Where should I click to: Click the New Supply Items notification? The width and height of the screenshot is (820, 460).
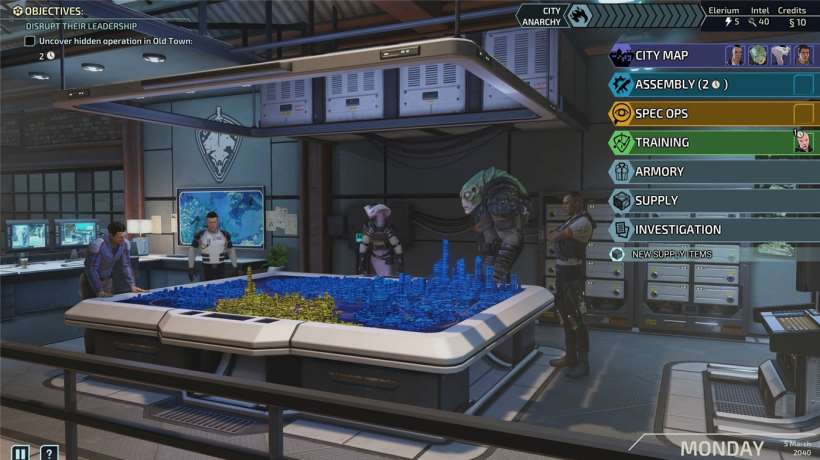tap(671, 254)
